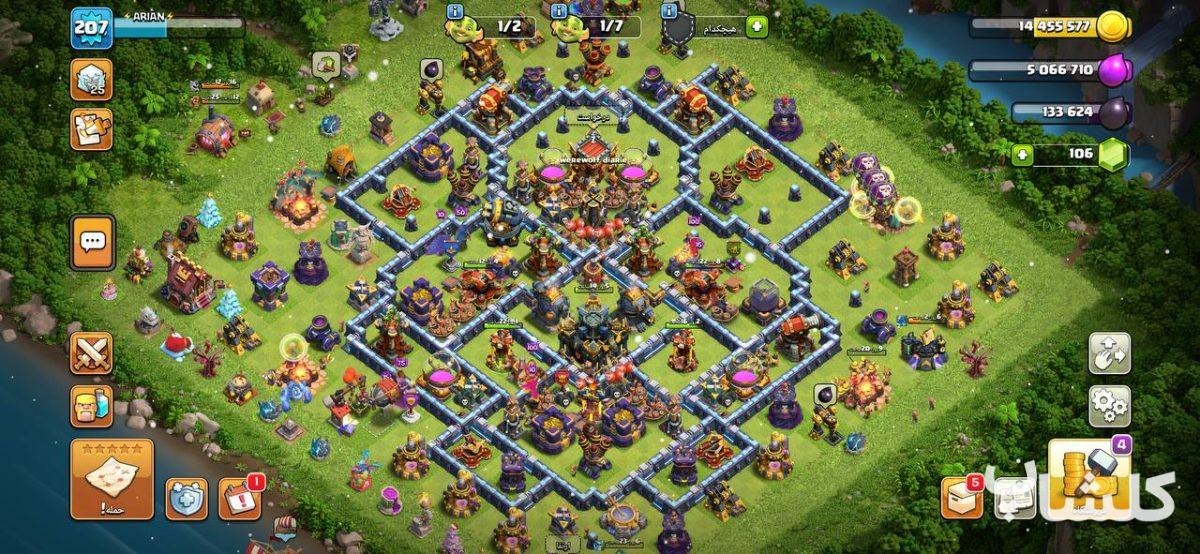Open the level 207 player profile badge
The image size is (1200, 554).
(x=90, y=28)
